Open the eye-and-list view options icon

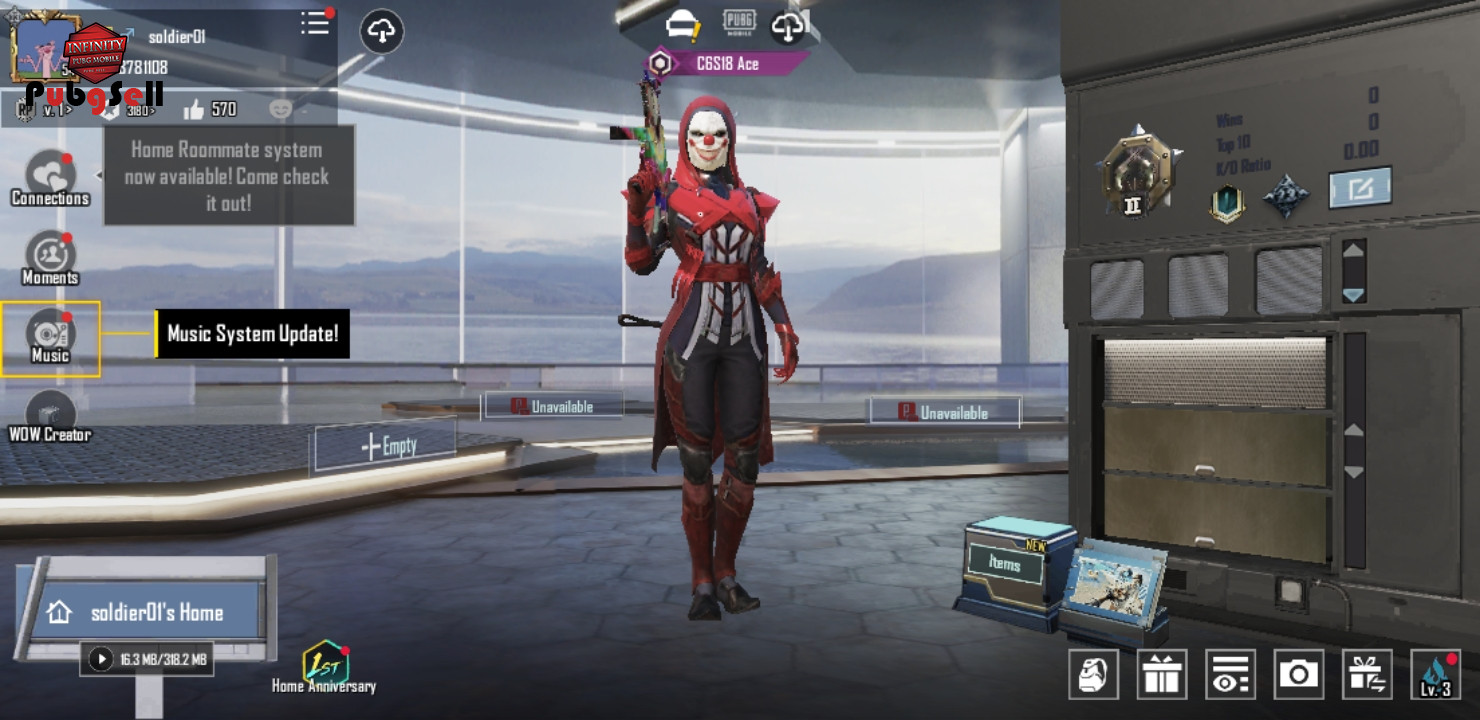click(x=1230, y=674)
